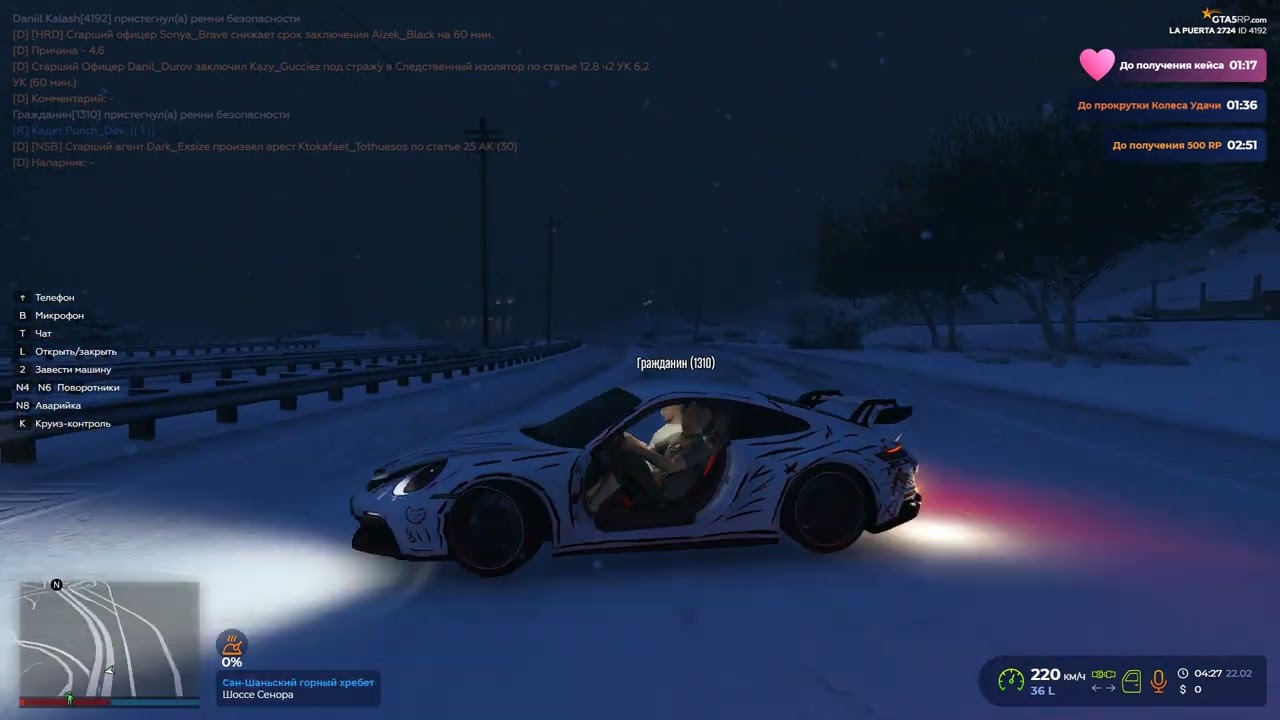The image size is (1280, 720).
Task: Click the minimap in the corner
Action: (109, 640)
